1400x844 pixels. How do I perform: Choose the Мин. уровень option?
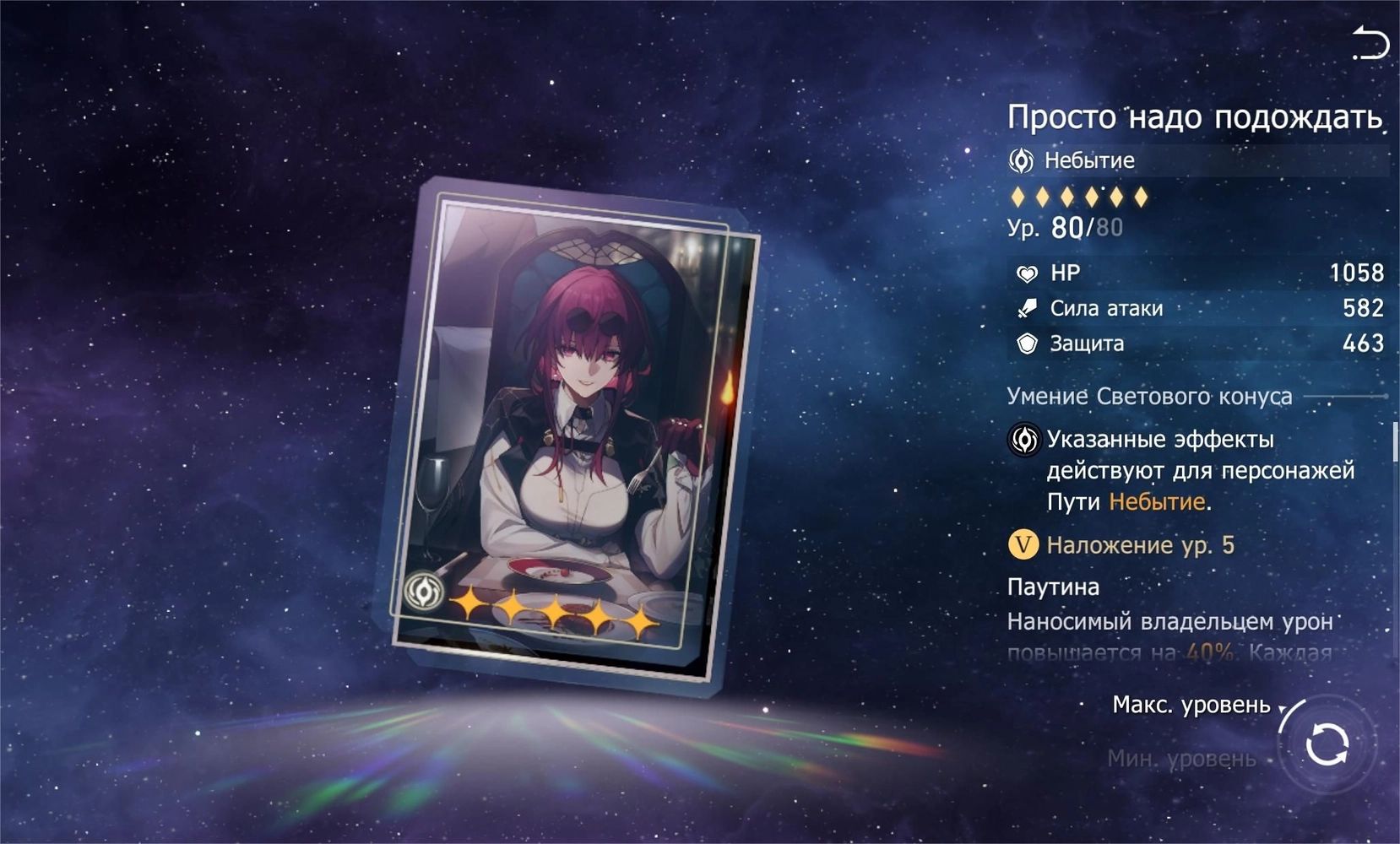tap(1181, 759)
